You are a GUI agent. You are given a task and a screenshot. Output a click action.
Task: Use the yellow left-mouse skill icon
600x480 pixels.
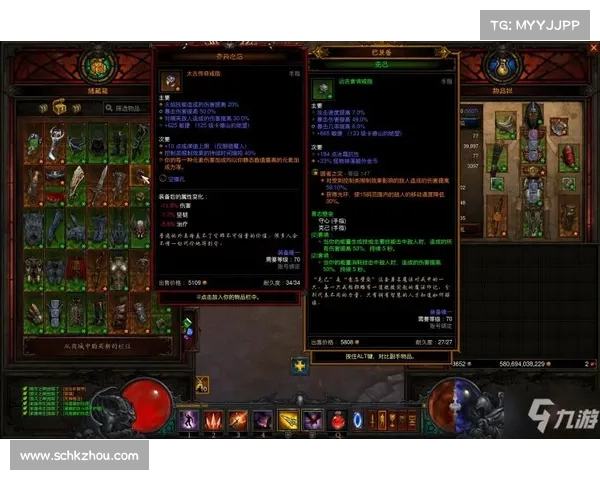click(287, 420)
